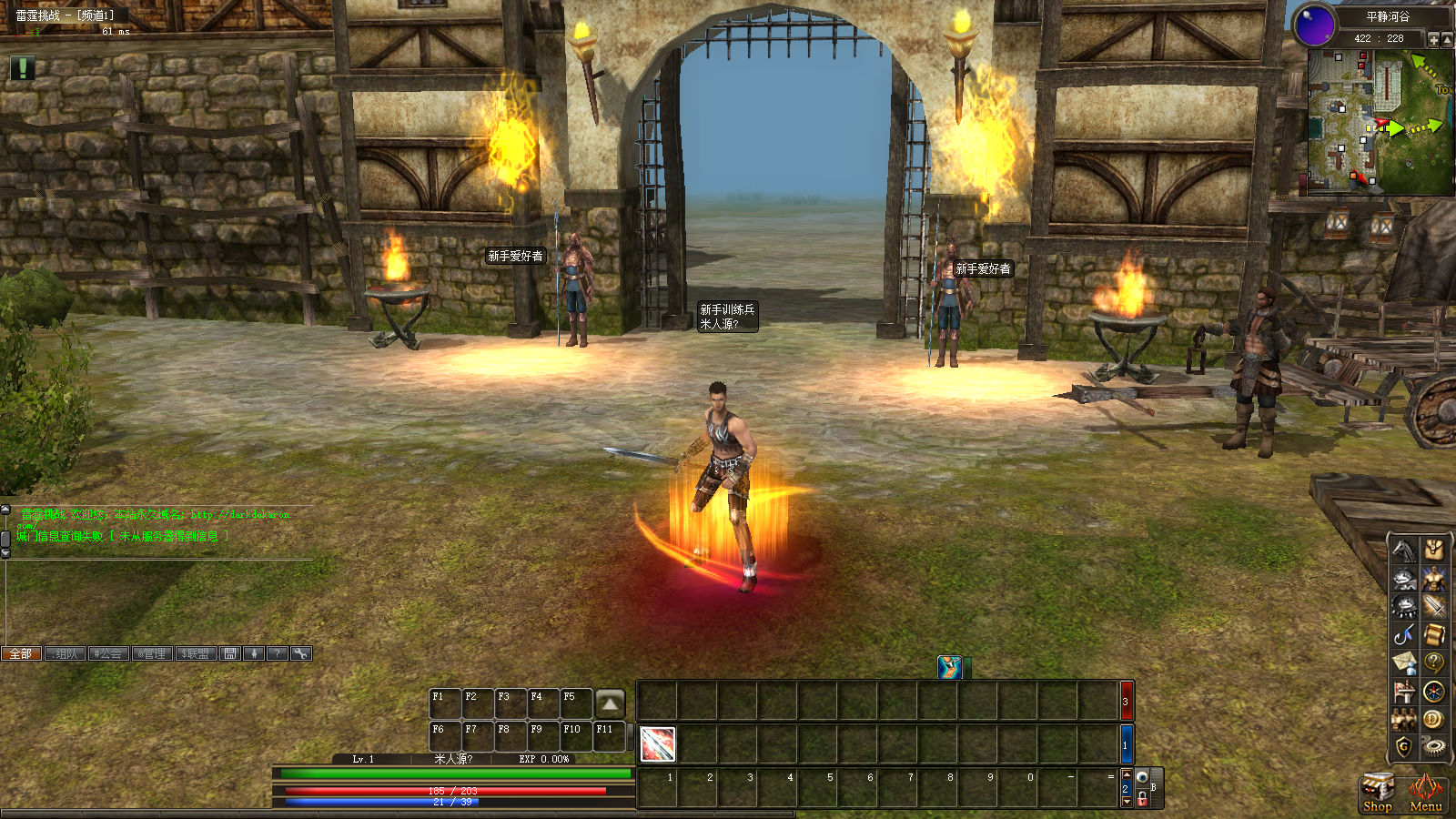Open the Shop button
This screenshot has width=1456, height=819.
coord(1377,792)
